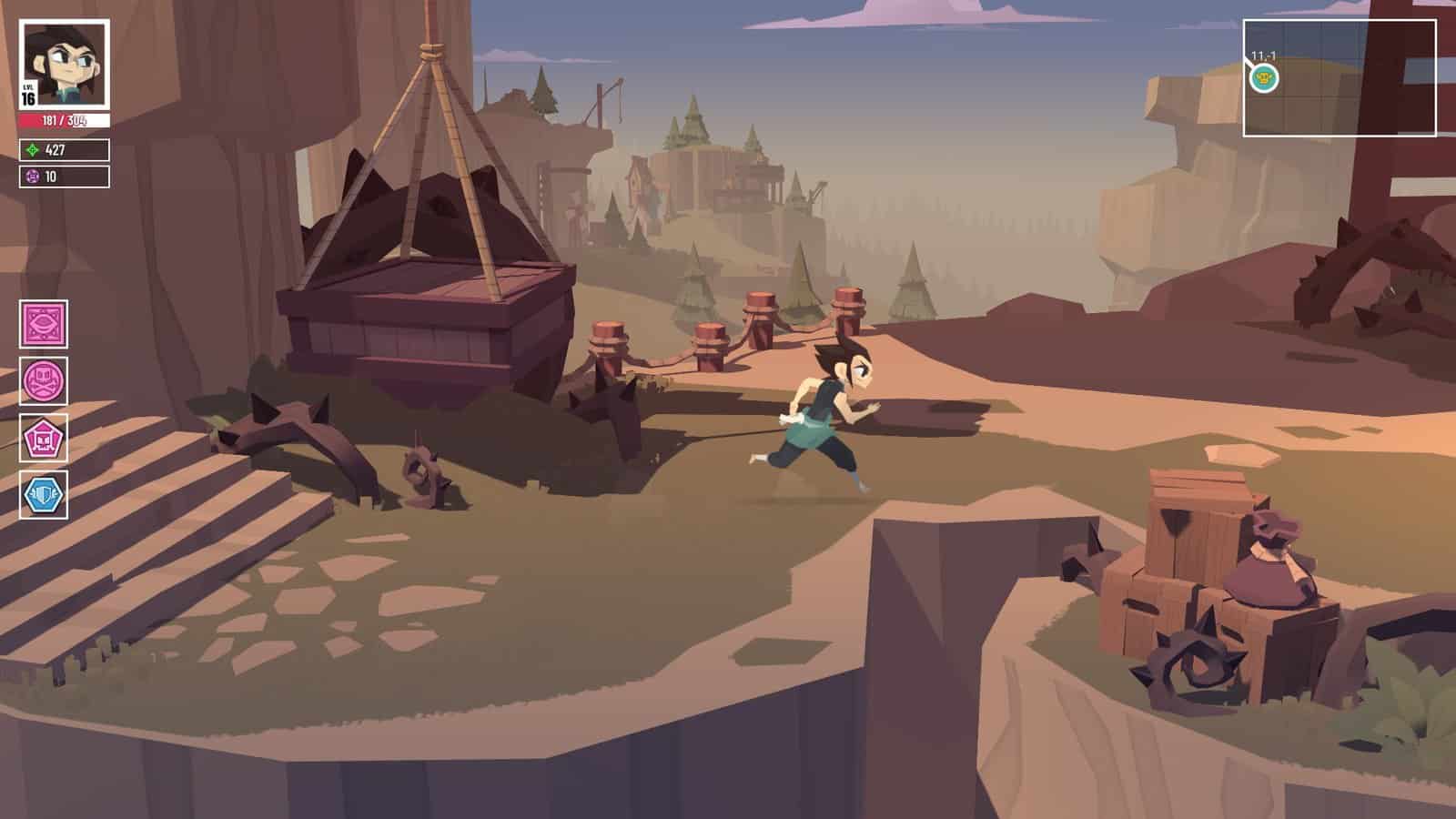Trigger the pink pentagon skull ability

[44, 439]
